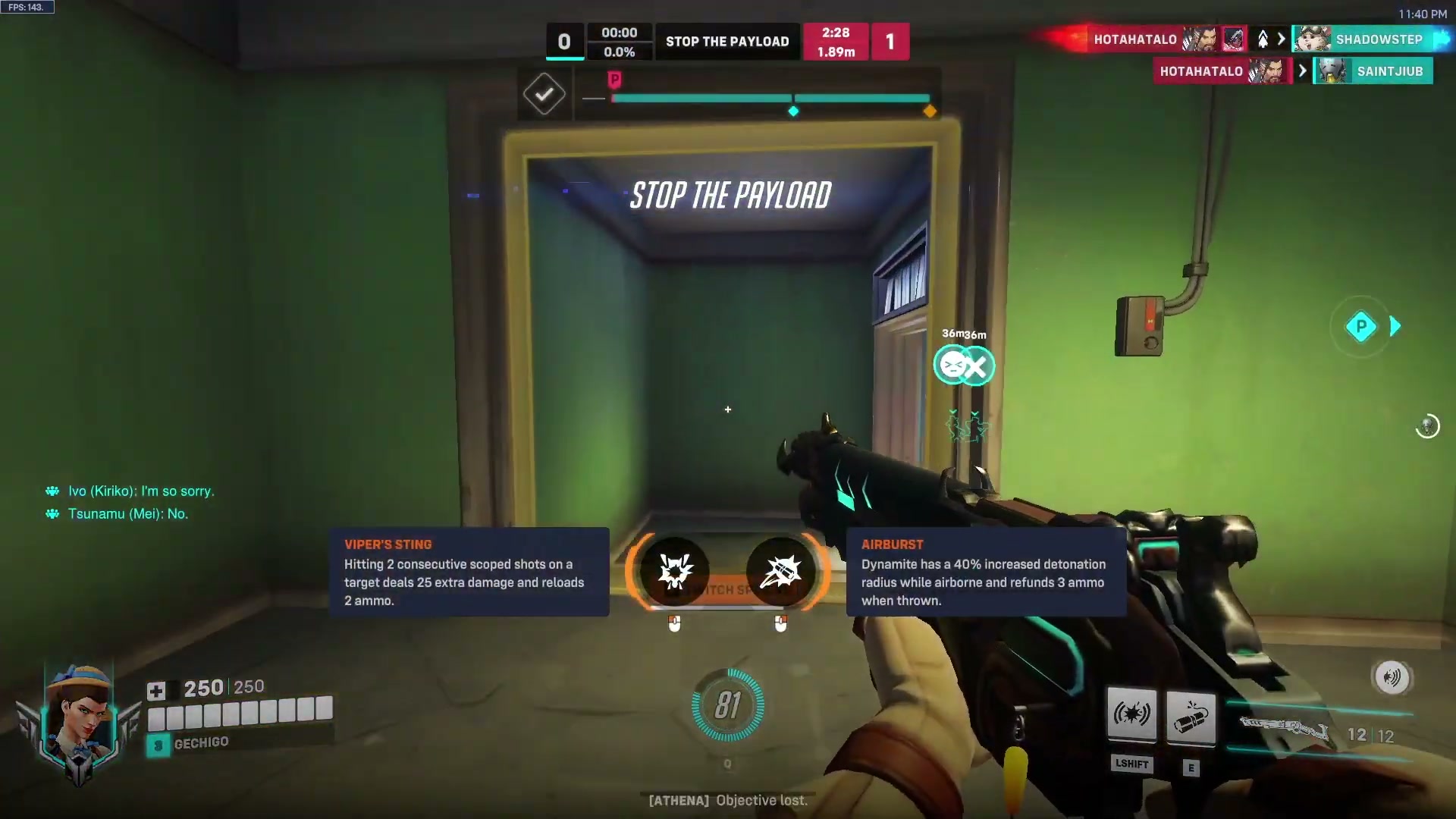This screenshot has height=819, width=1456.
Task: Click the elimination skull marker at 36m
Action: tap(964, 366)
